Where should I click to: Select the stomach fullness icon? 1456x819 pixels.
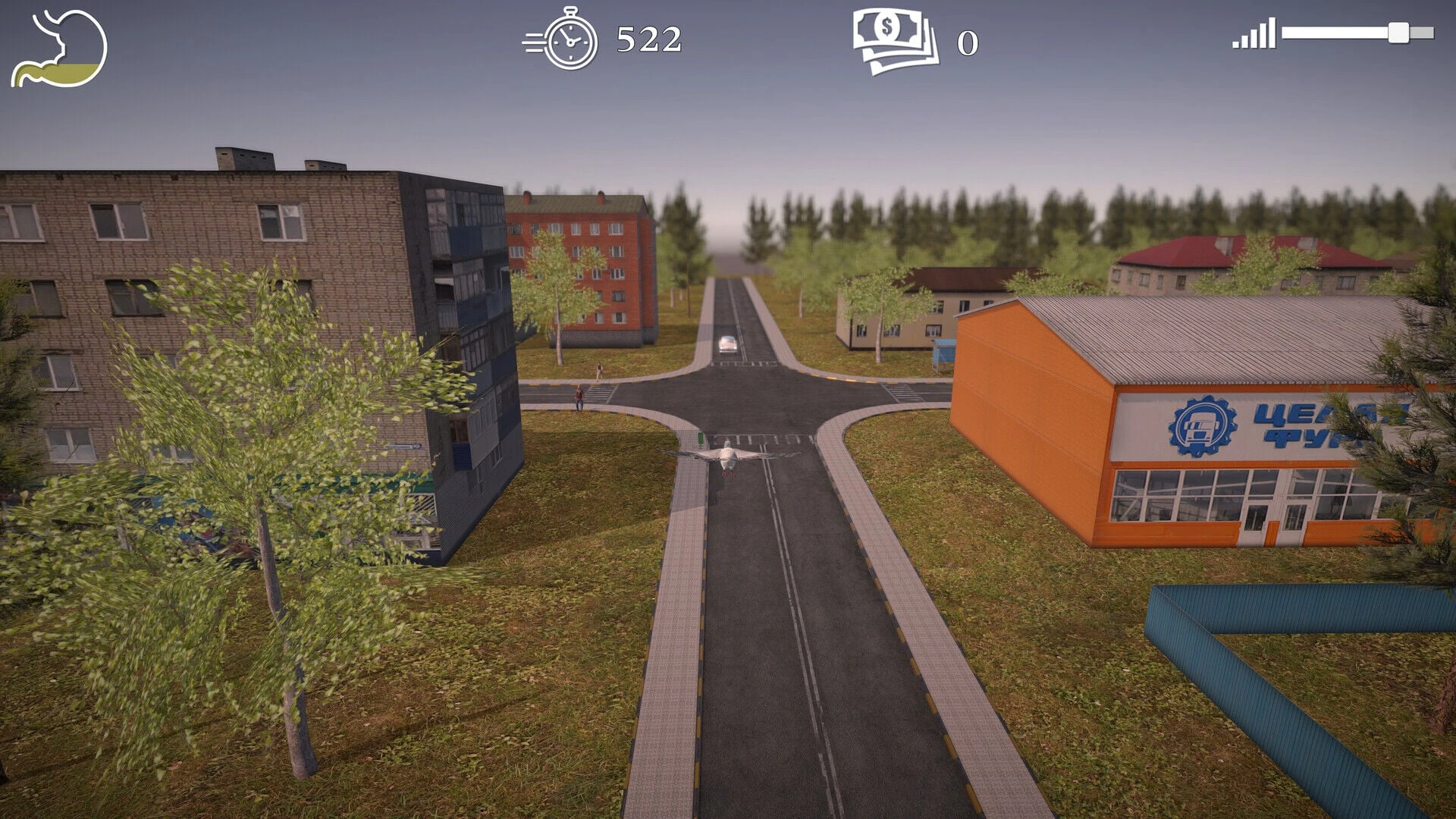pyautogui.click(x=58, y=49)
